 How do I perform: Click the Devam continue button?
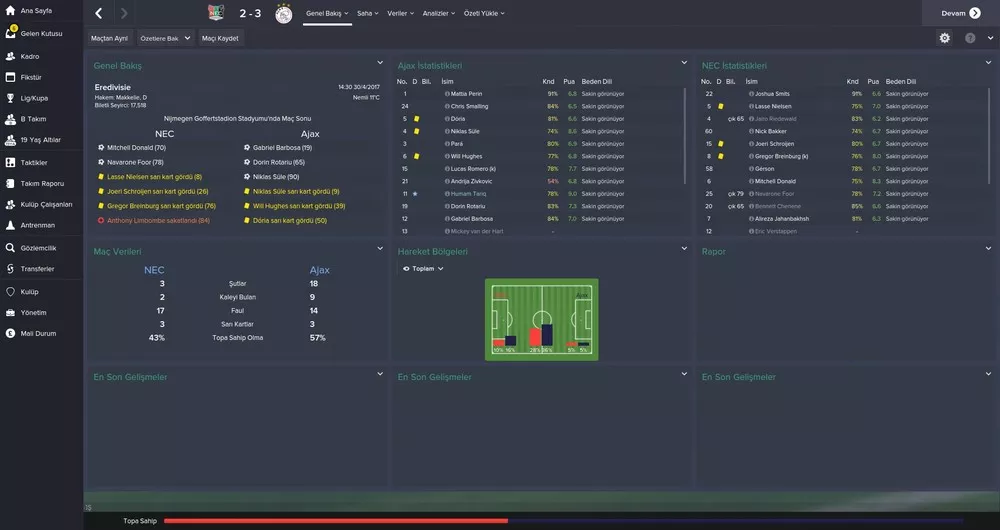pos(960,13)
